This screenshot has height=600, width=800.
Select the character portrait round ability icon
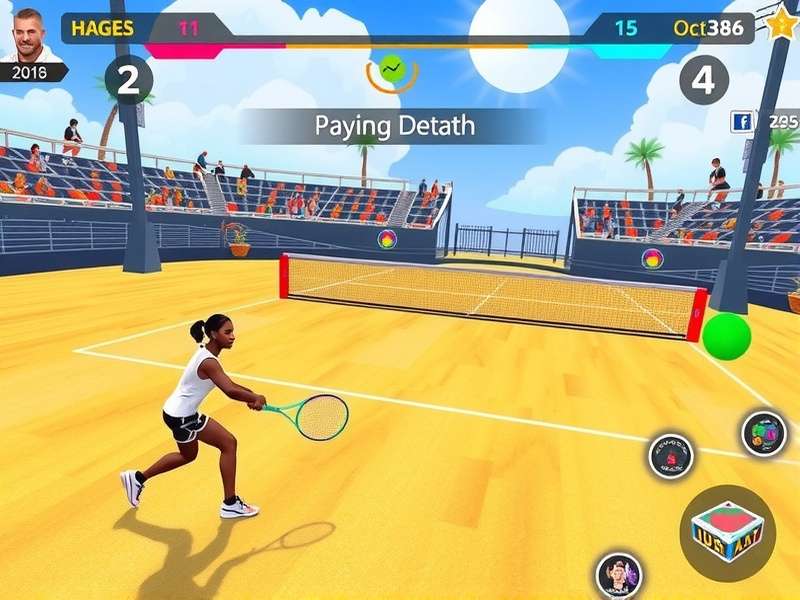[x=618, y=575]
